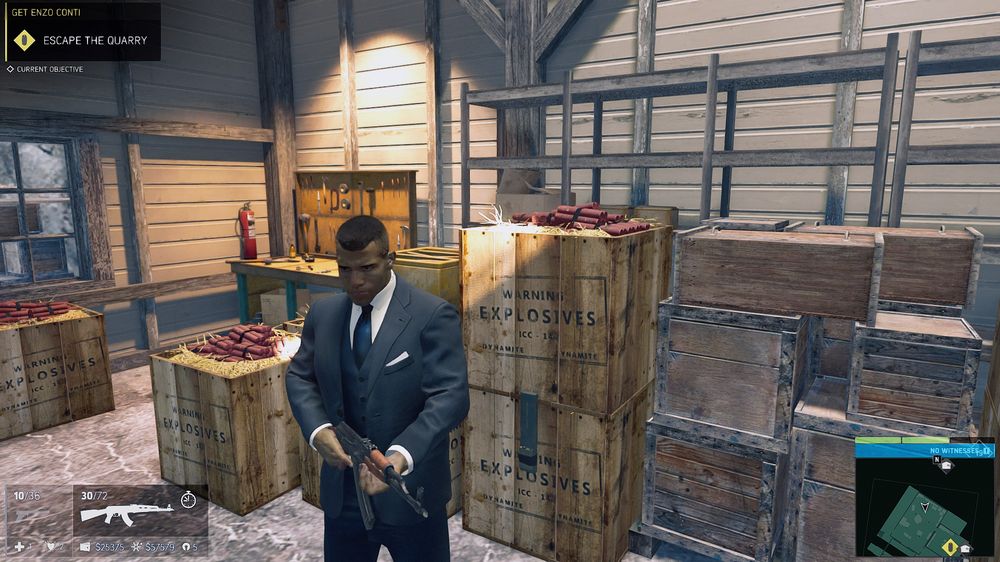Click the yellow diamond objective marker on minimap

pyautogui.click(x=949, y=546)
